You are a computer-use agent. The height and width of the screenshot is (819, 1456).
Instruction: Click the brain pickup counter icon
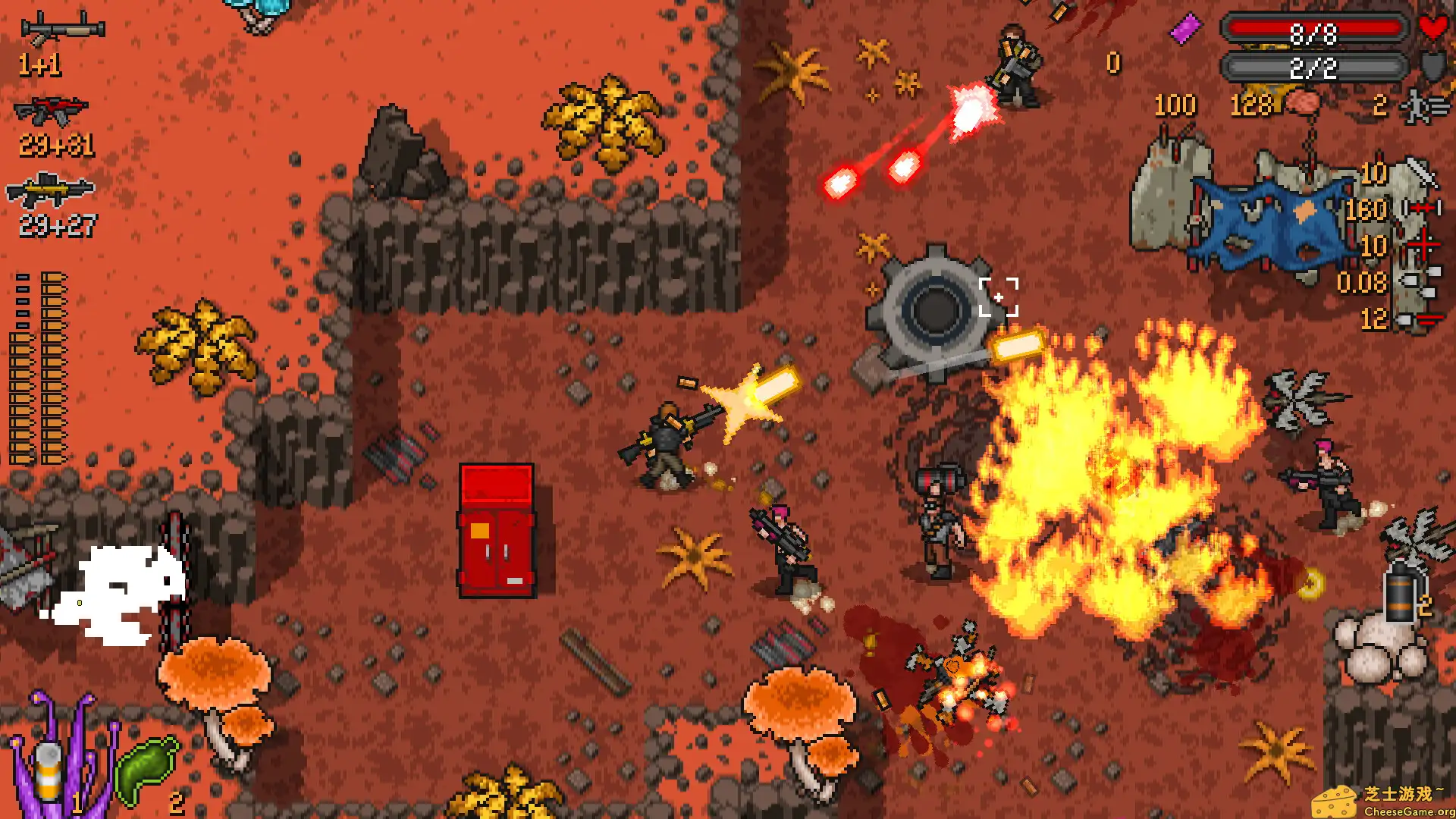[1304, 102]
